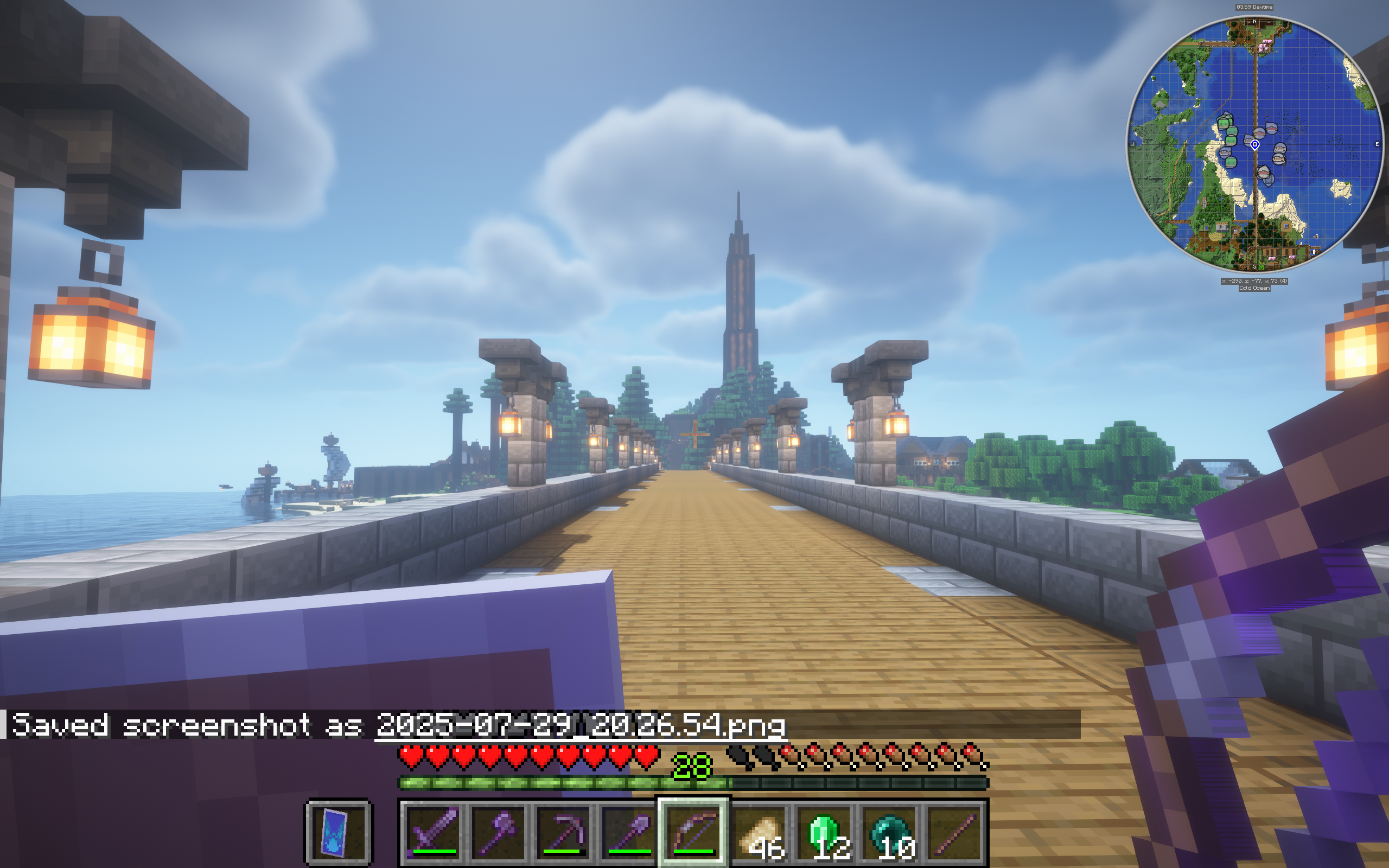The height and width of the screenshot is (868, 1389).
Task: Open the circular minimap
Action: [1254, 145]
